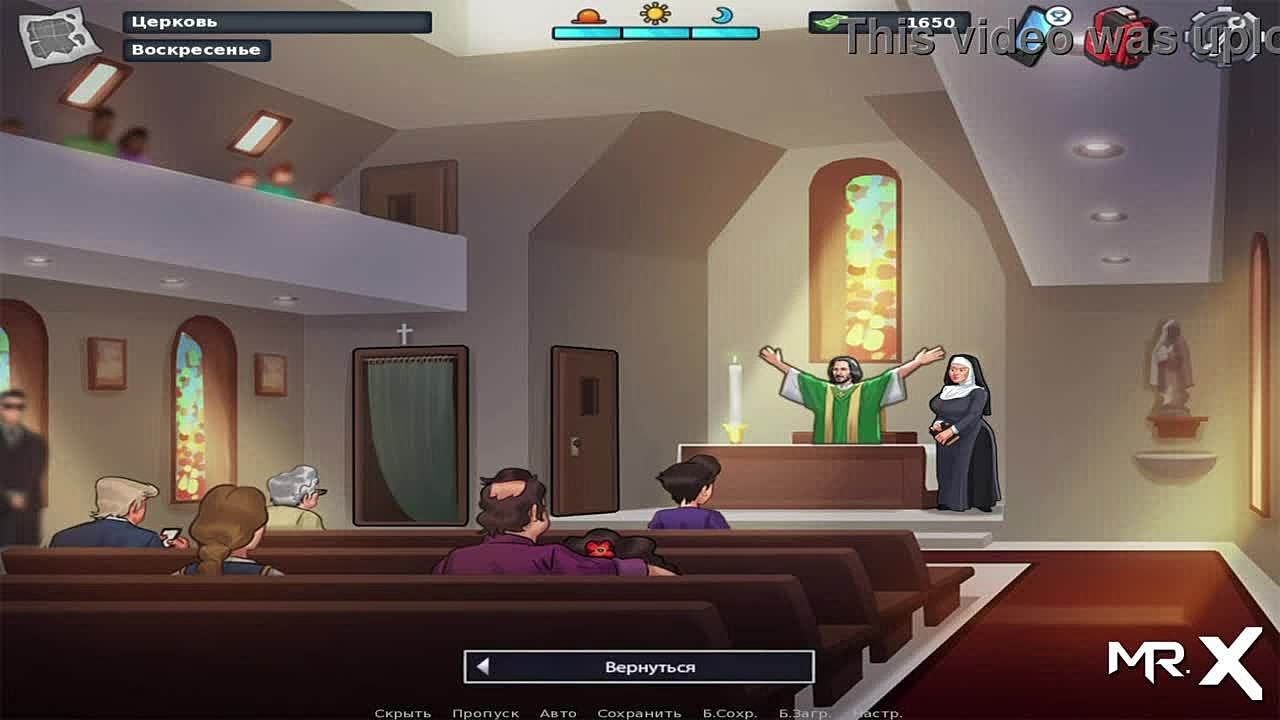The height and width of the screenshot is (720, 1280).
Task: Activate Пропуск to skip dialogue
Action: [x=485, y=713]
